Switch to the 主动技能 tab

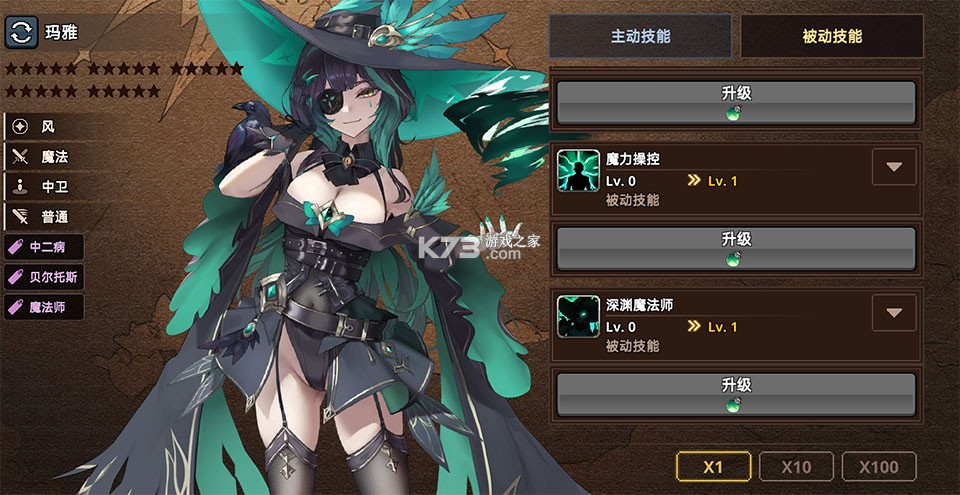point(641,37)
